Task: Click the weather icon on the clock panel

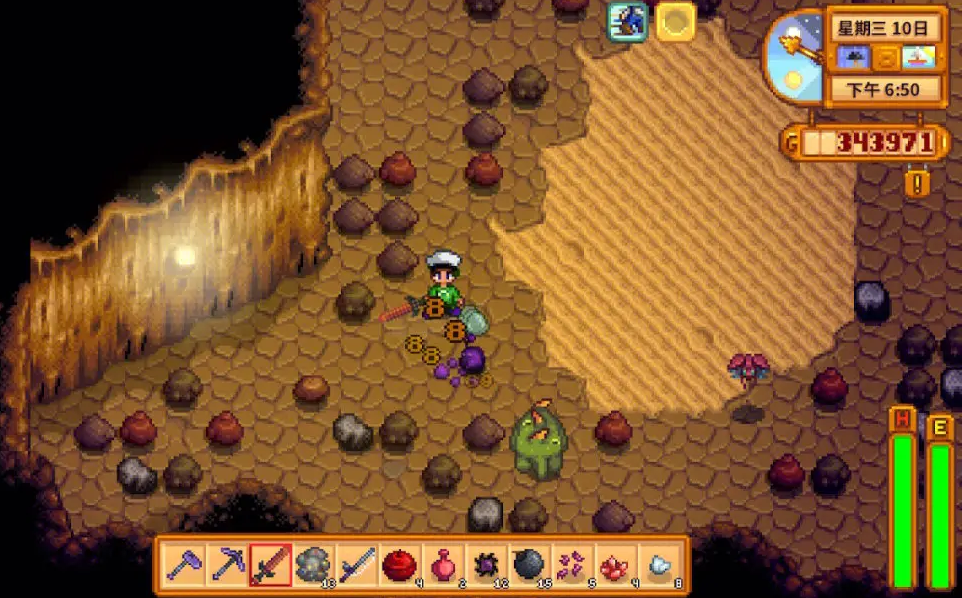Action: point(852,57)
